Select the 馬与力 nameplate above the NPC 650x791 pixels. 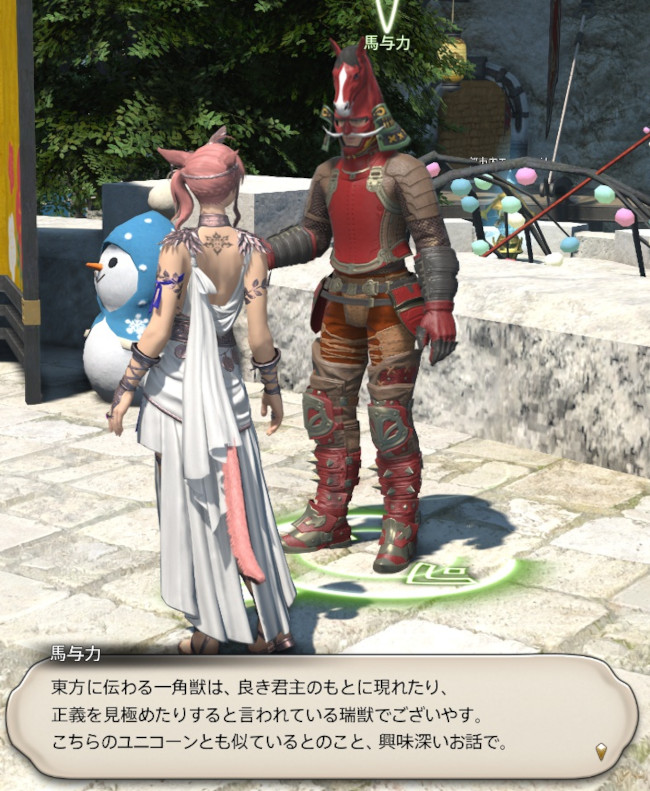coord(386,43)
